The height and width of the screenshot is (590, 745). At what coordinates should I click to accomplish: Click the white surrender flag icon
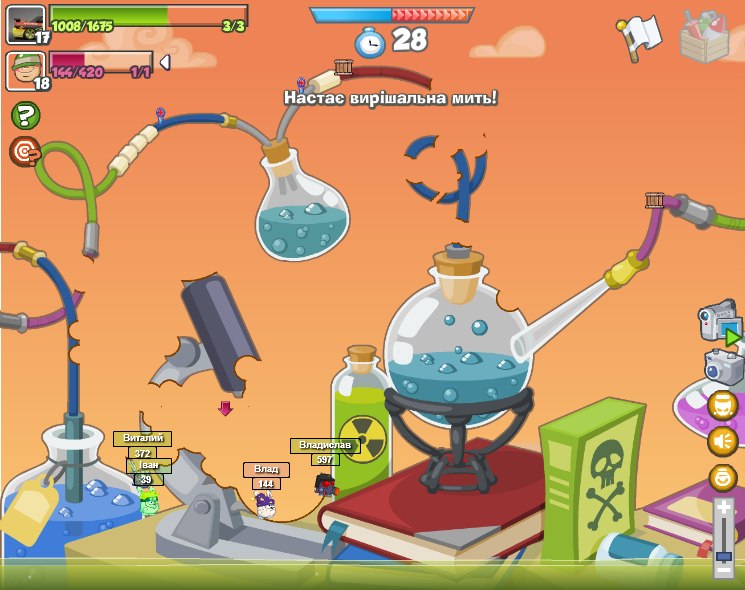pyautogui.click(x=638, y=37)
